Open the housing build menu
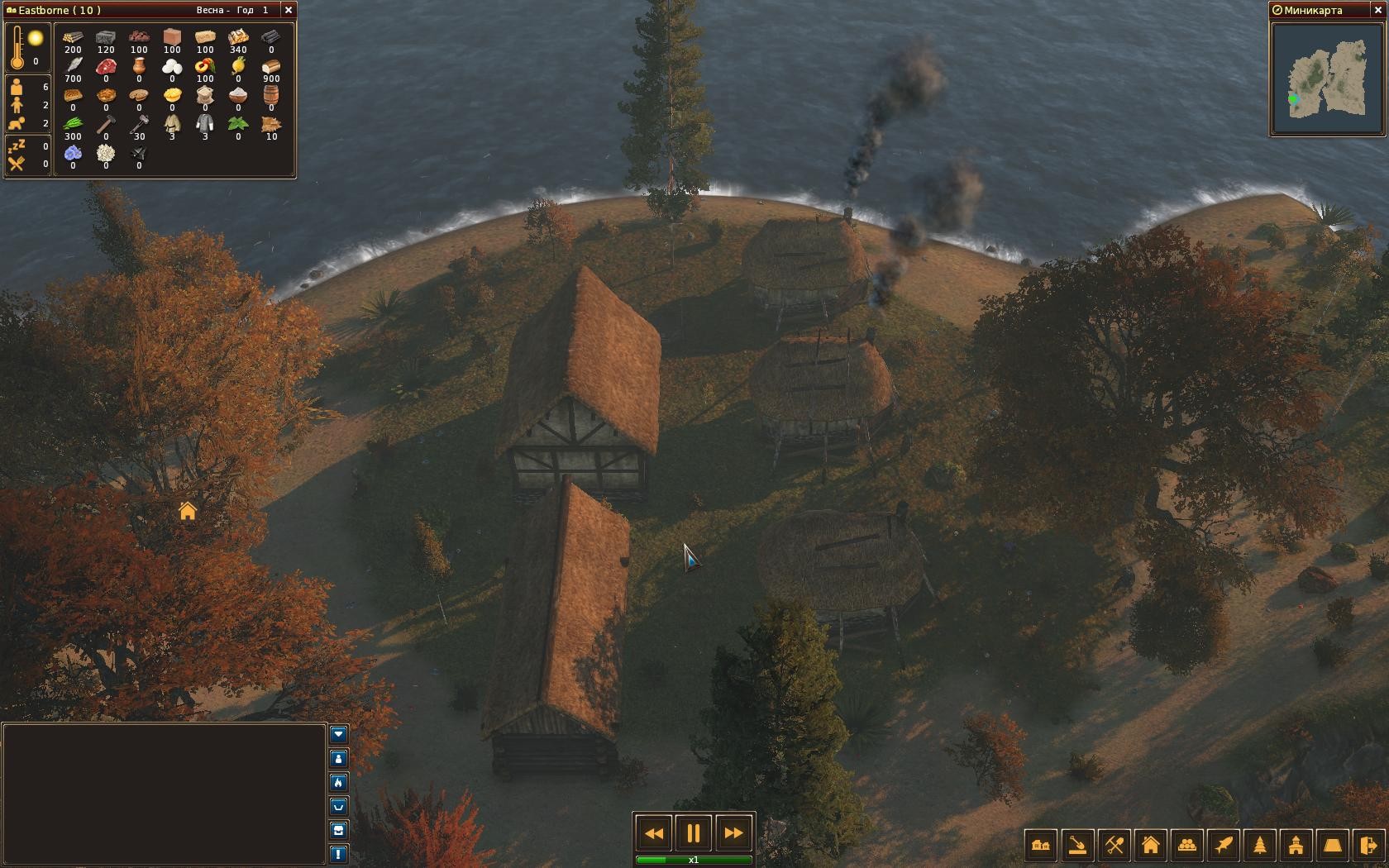 coord(1151,846)
